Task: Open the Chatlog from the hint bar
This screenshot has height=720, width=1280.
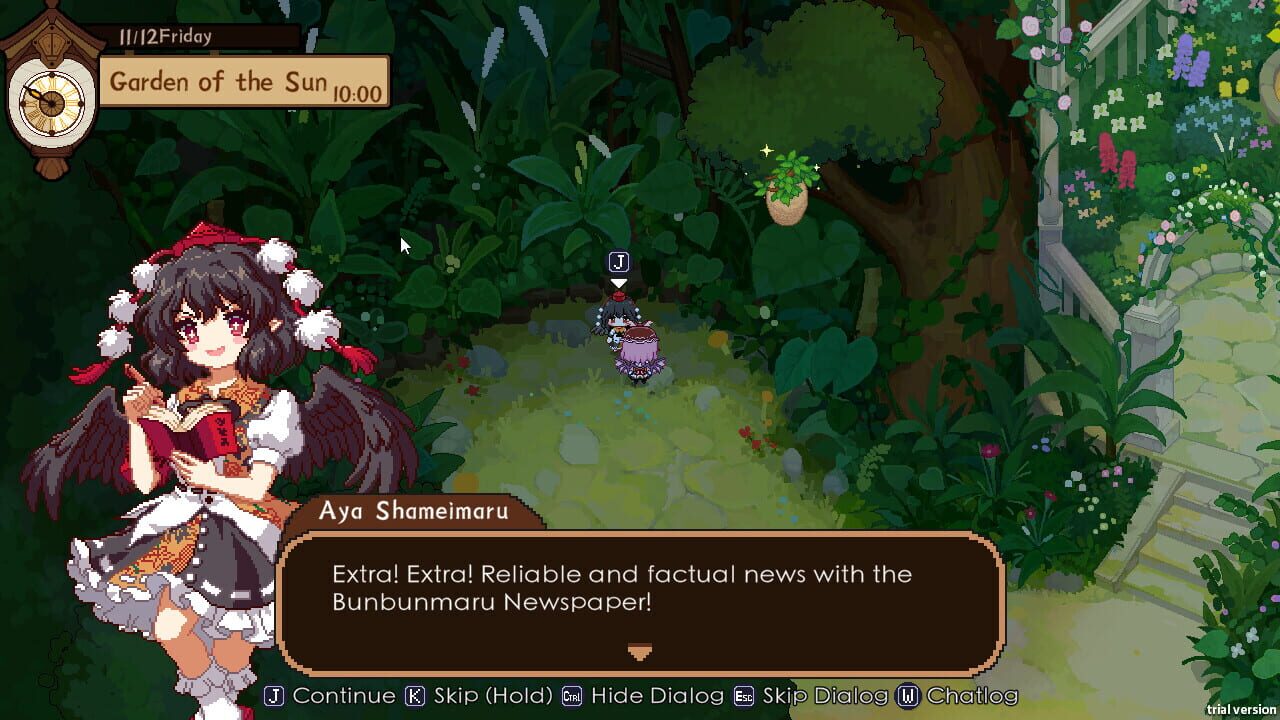Action: pyautogui.click(x=975, y=695)
